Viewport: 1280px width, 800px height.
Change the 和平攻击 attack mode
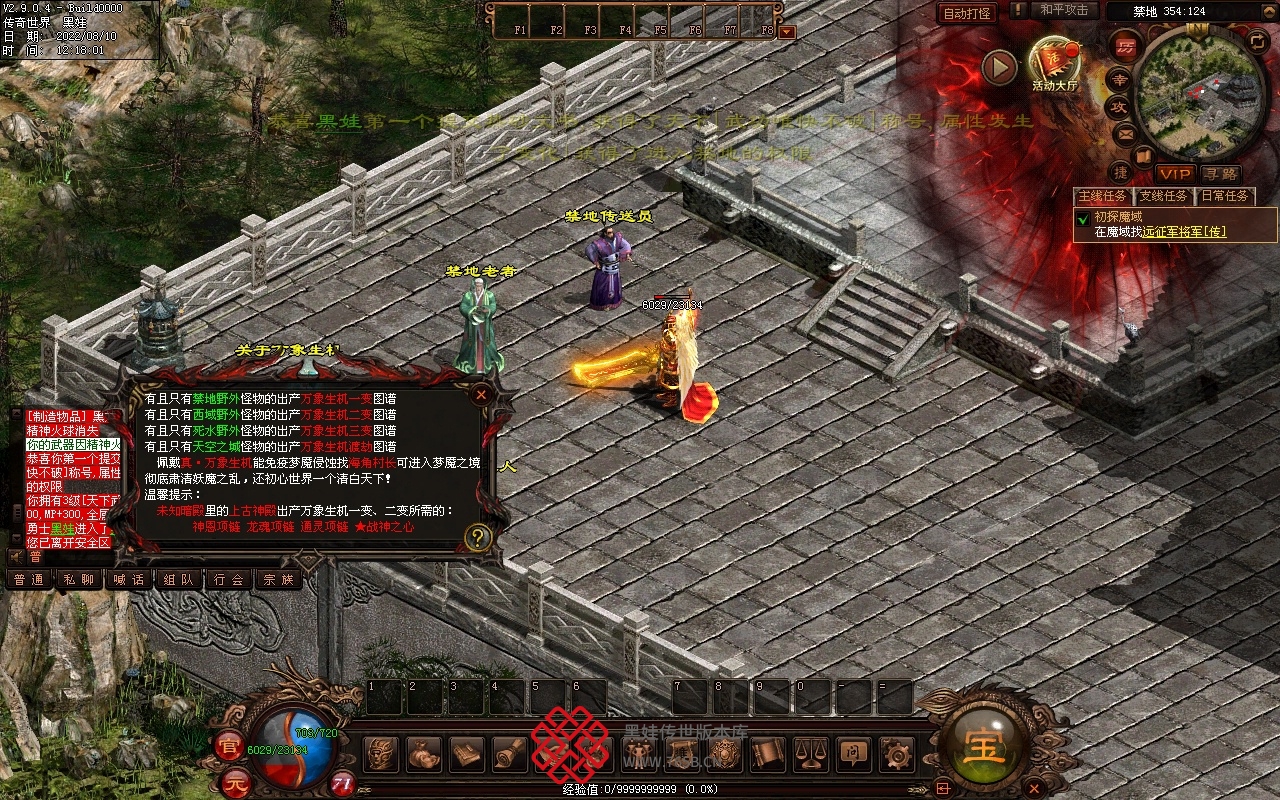(1063, 11)
